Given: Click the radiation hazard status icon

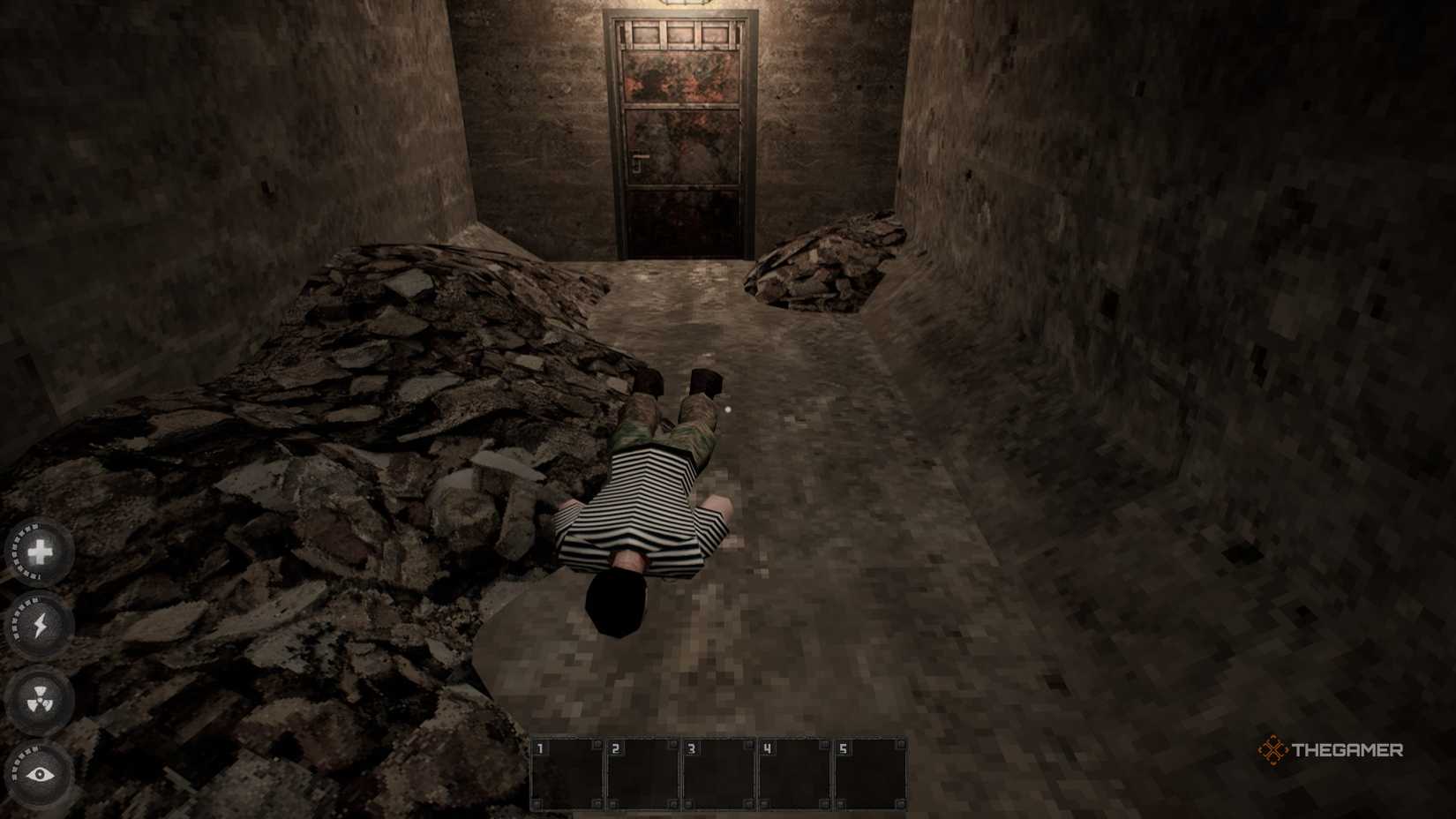Looking at the screenshot, I should [38, 697].
